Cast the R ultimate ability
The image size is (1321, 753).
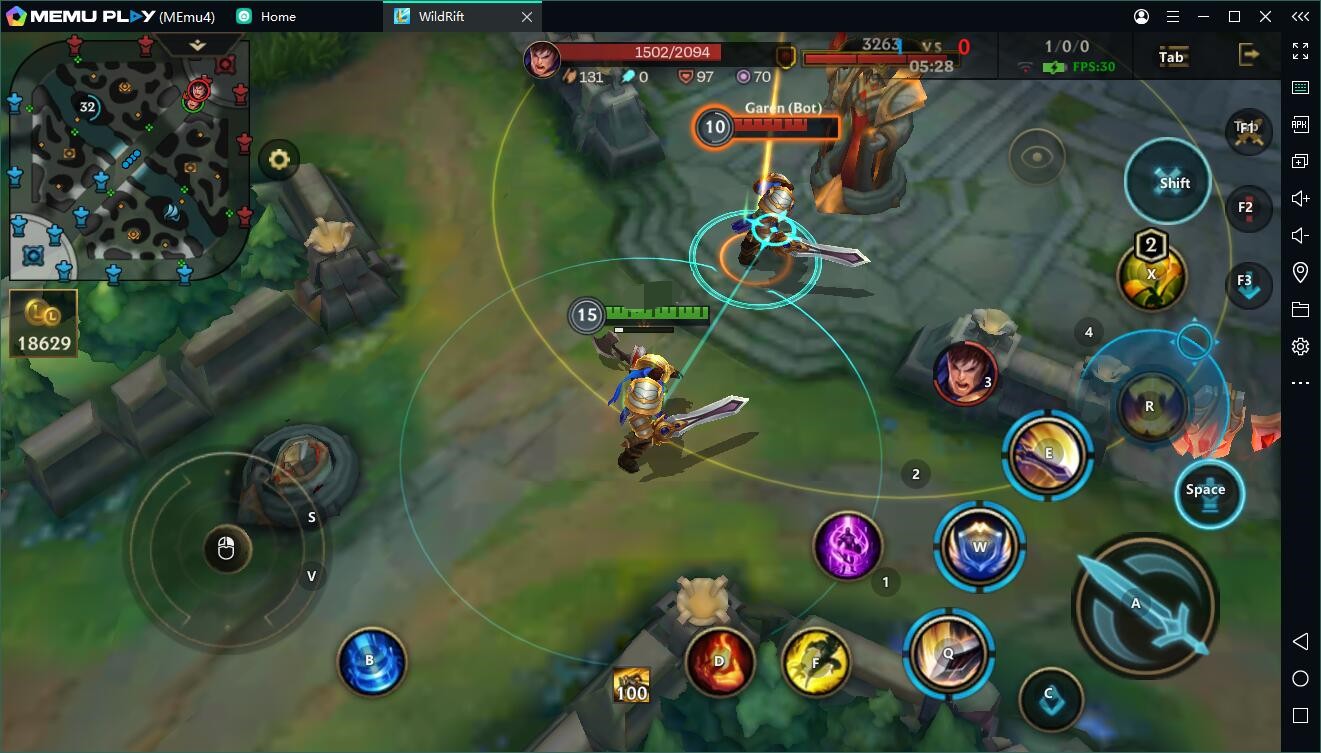click(1151, 406)
